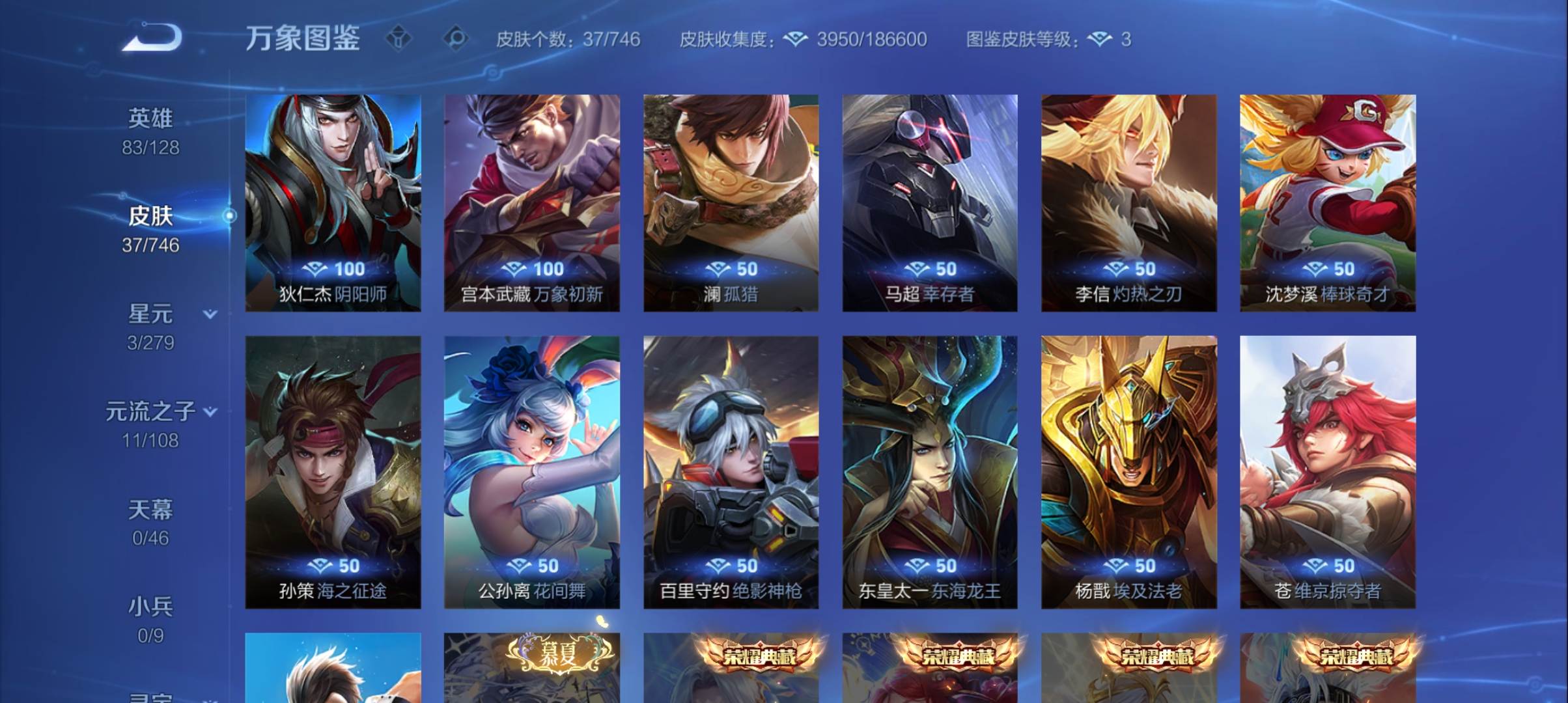This screenshot has width=1568, height=703.
Task: Click the trophy icon beside the 万象图鉴 title
Action: point(398,39)
